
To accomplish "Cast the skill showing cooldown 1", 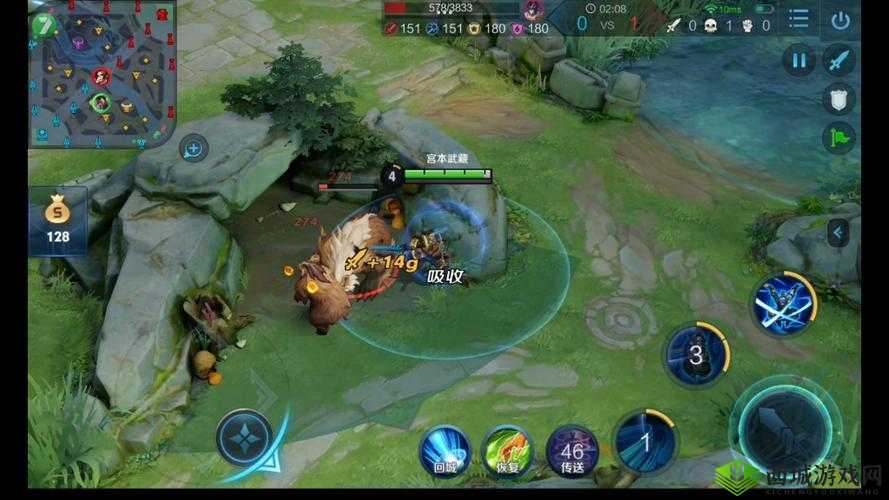I will point(645,441).
